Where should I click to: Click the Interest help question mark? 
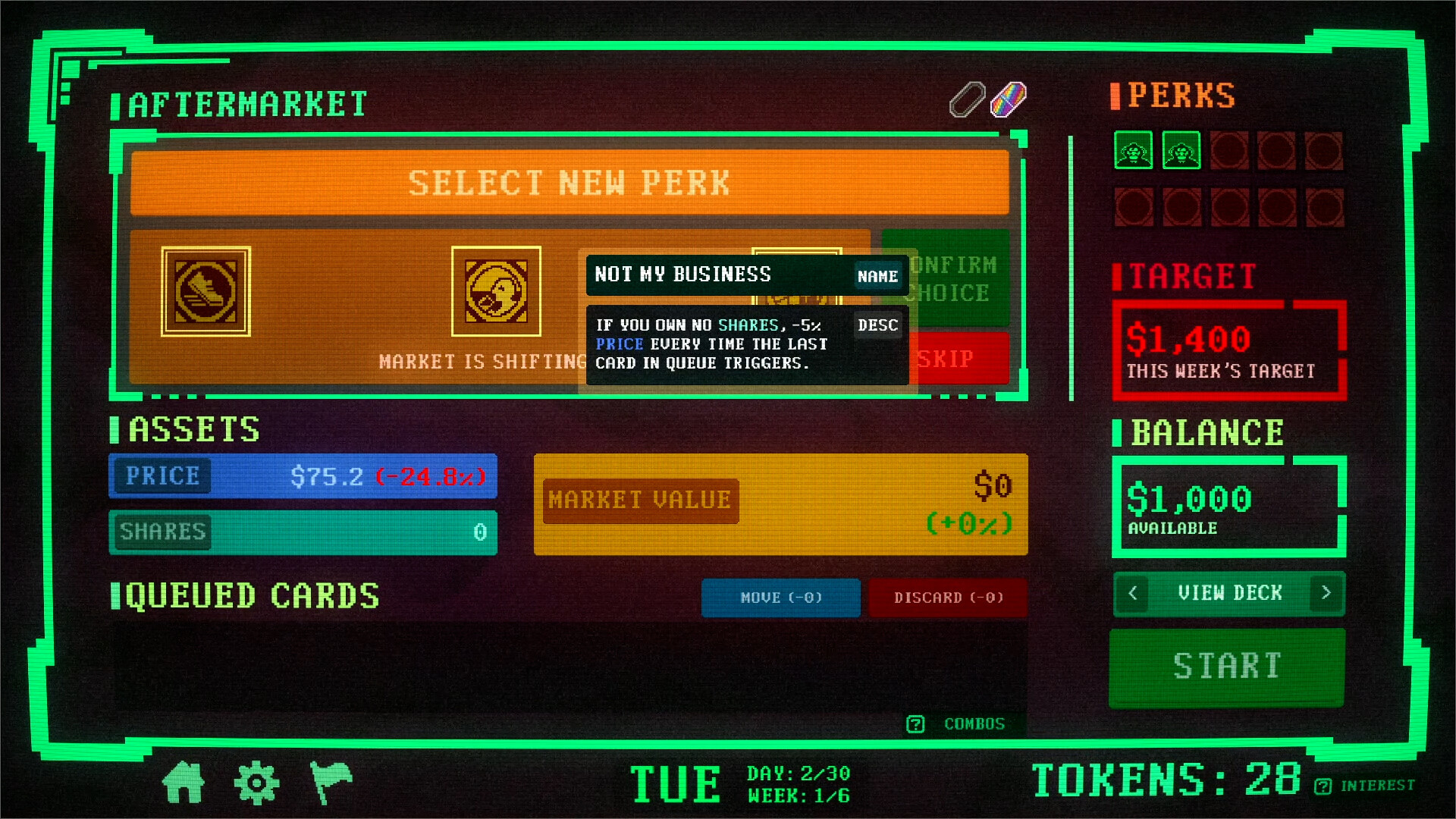point(1323,785)
